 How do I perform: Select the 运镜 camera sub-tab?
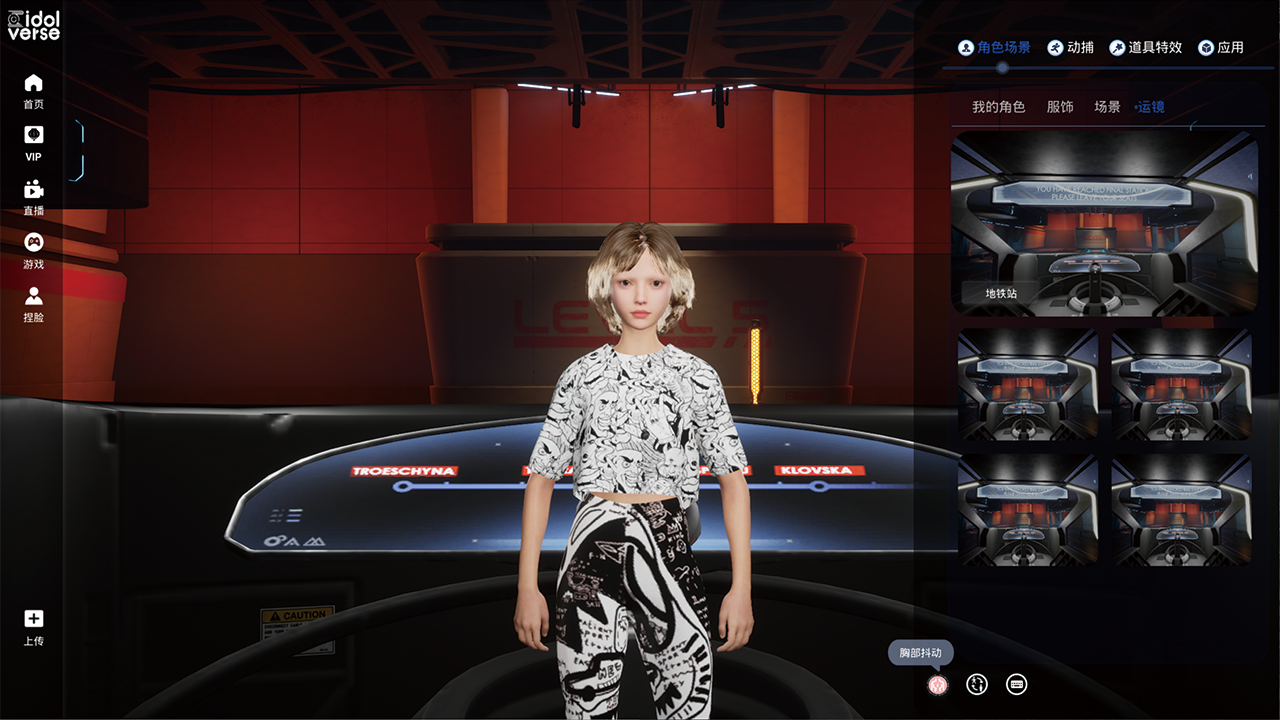tap(1150, 107)
